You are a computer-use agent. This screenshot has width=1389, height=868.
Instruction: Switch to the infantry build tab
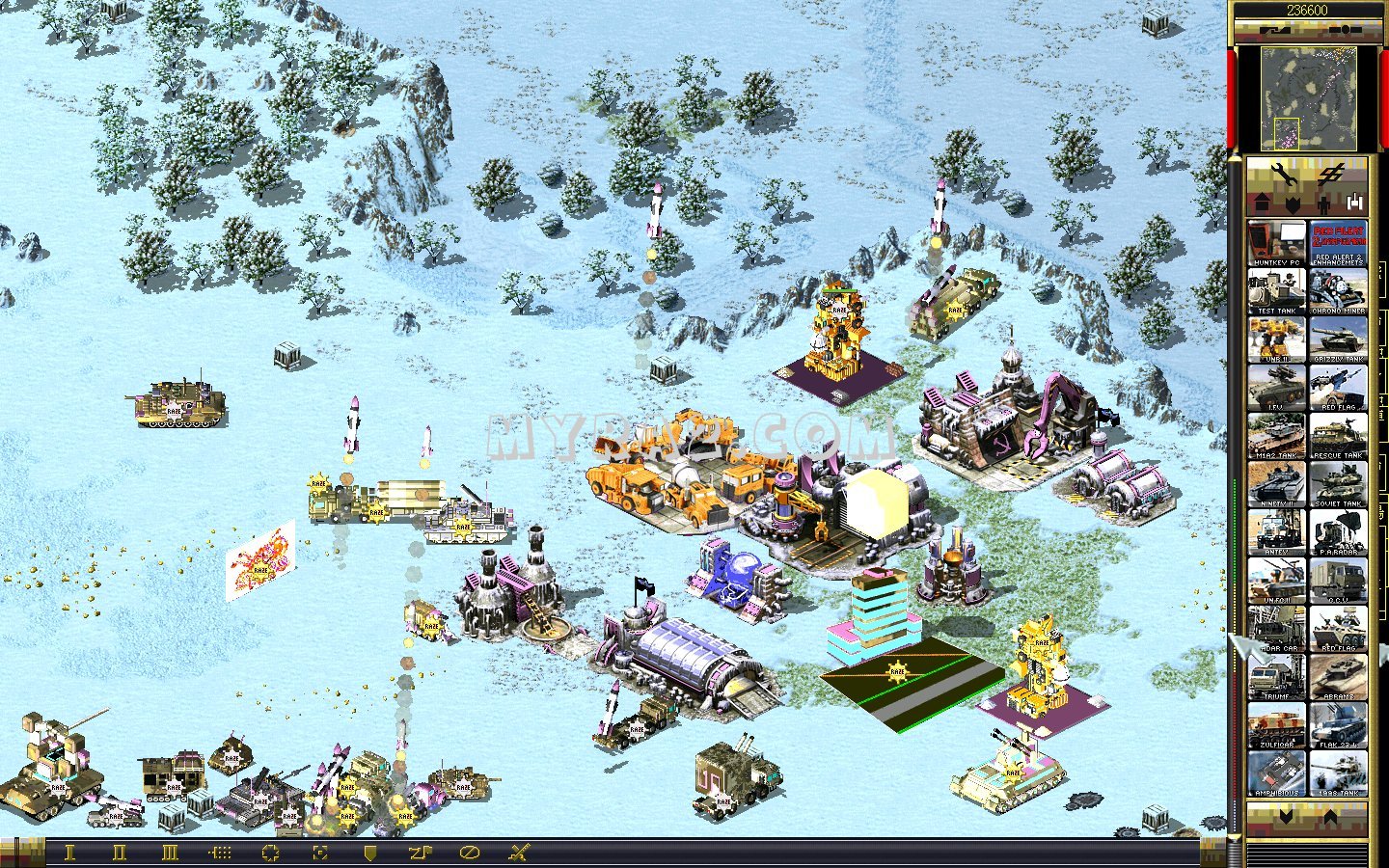[1323, 204]
